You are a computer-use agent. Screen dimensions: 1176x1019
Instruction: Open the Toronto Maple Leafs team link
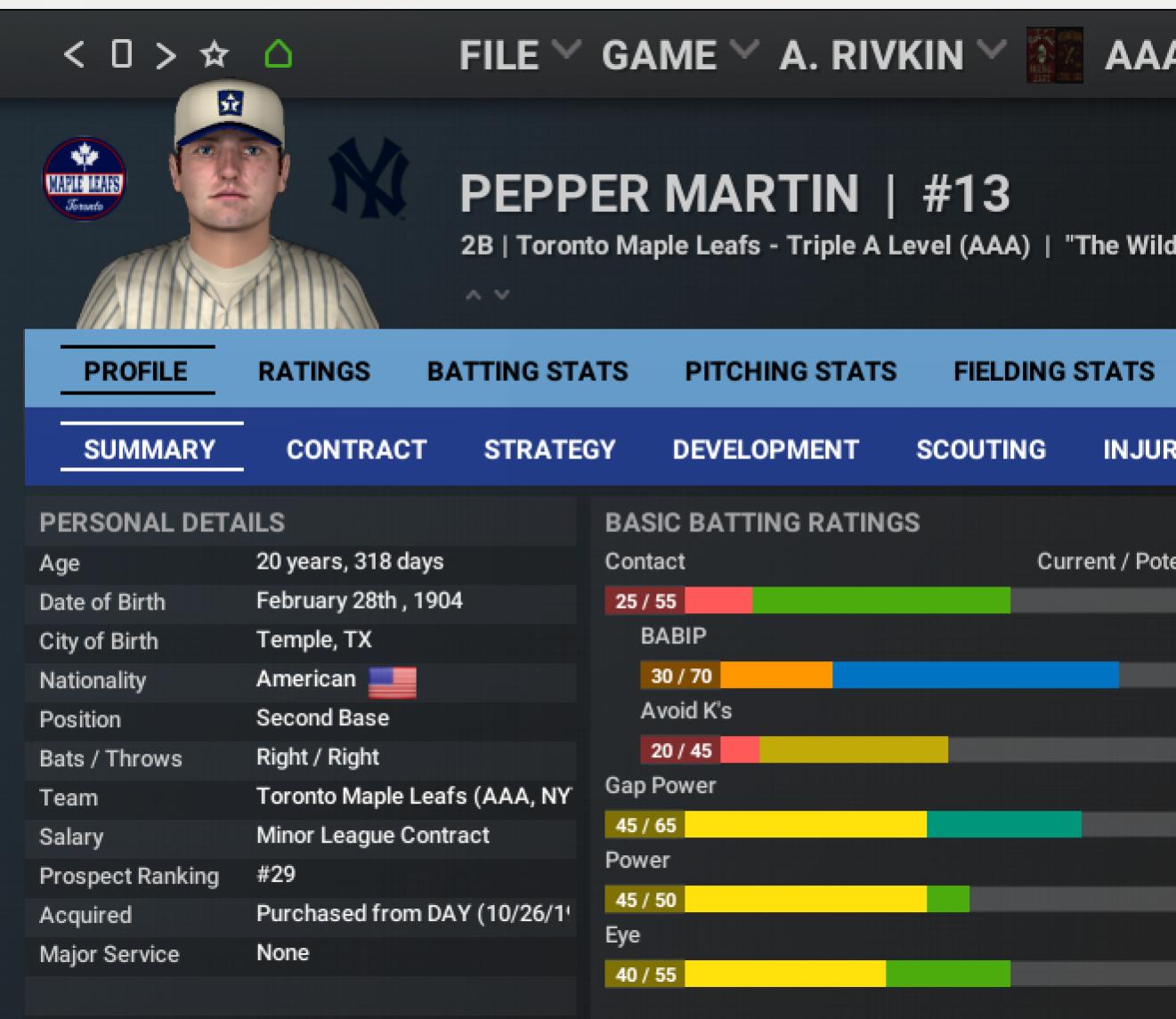click(x=637, y=246)
